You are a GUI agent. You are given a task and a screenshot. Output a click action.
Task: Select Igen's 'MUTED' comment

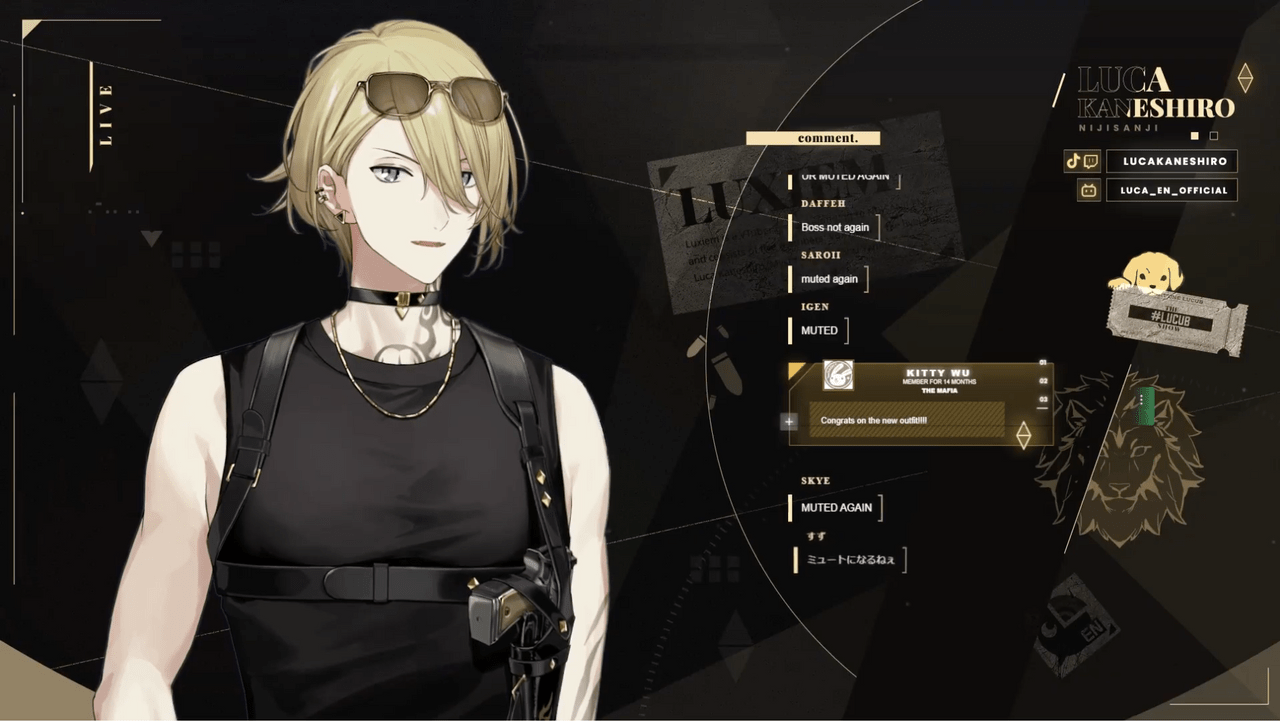[819, 330]
